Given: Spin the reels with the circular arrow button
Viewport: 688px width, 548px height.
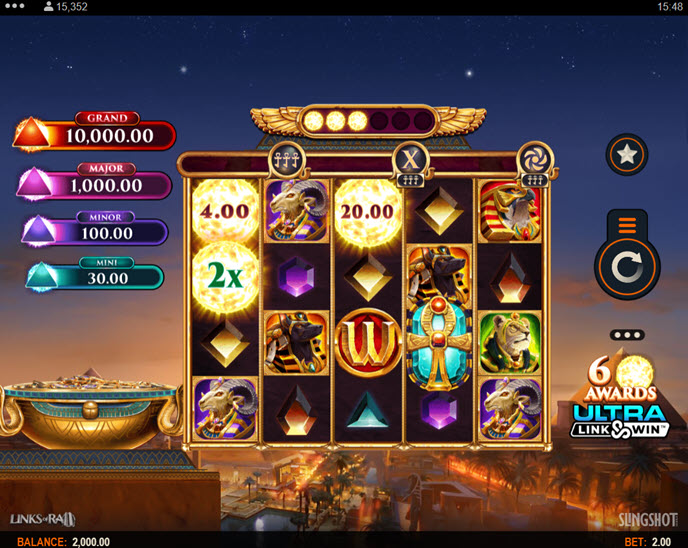Looking at the screenshot, I should pyautogui.click(x=627, y=266).
